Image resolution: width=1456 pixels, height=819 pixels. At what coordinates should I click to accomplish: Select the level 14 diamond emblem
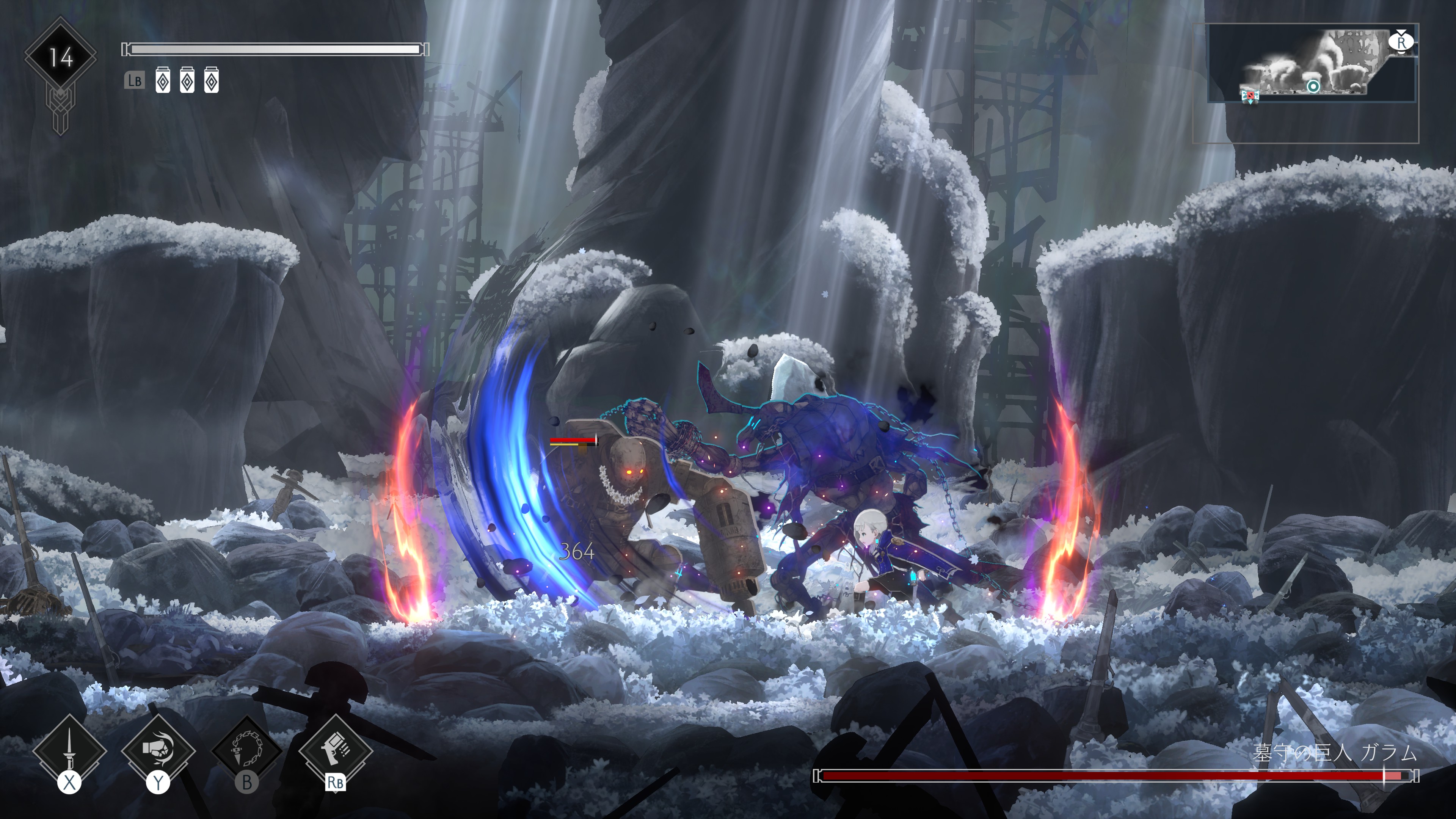61,57
